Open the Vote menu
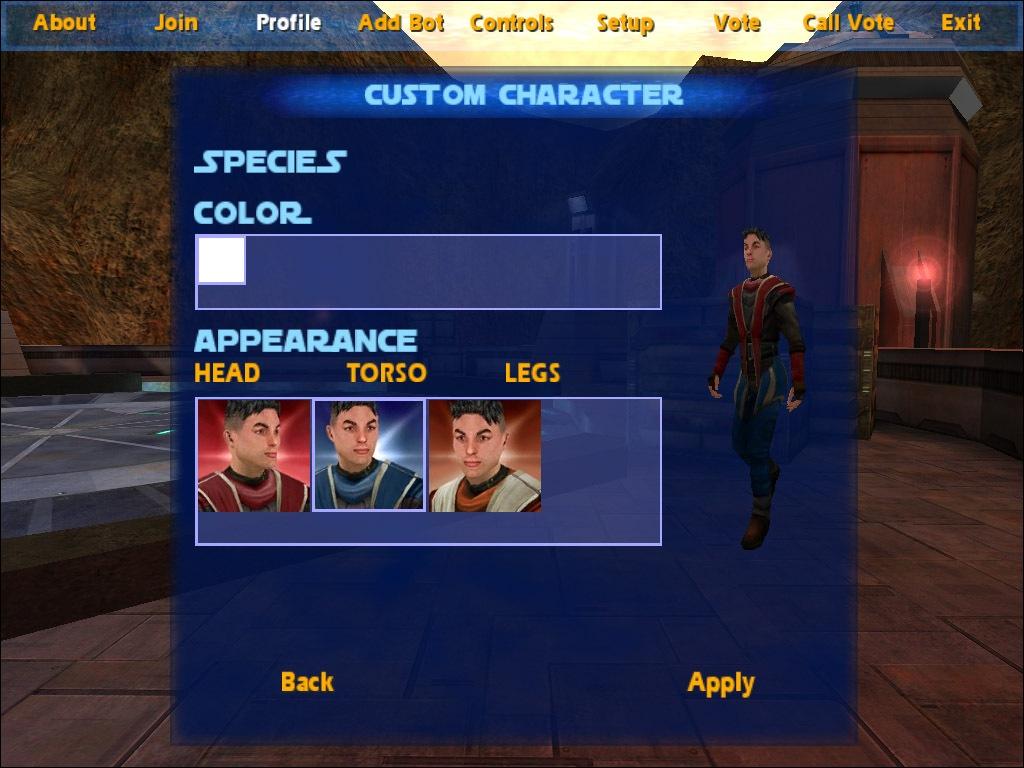1024x768 pixels. tap(737, 22)
